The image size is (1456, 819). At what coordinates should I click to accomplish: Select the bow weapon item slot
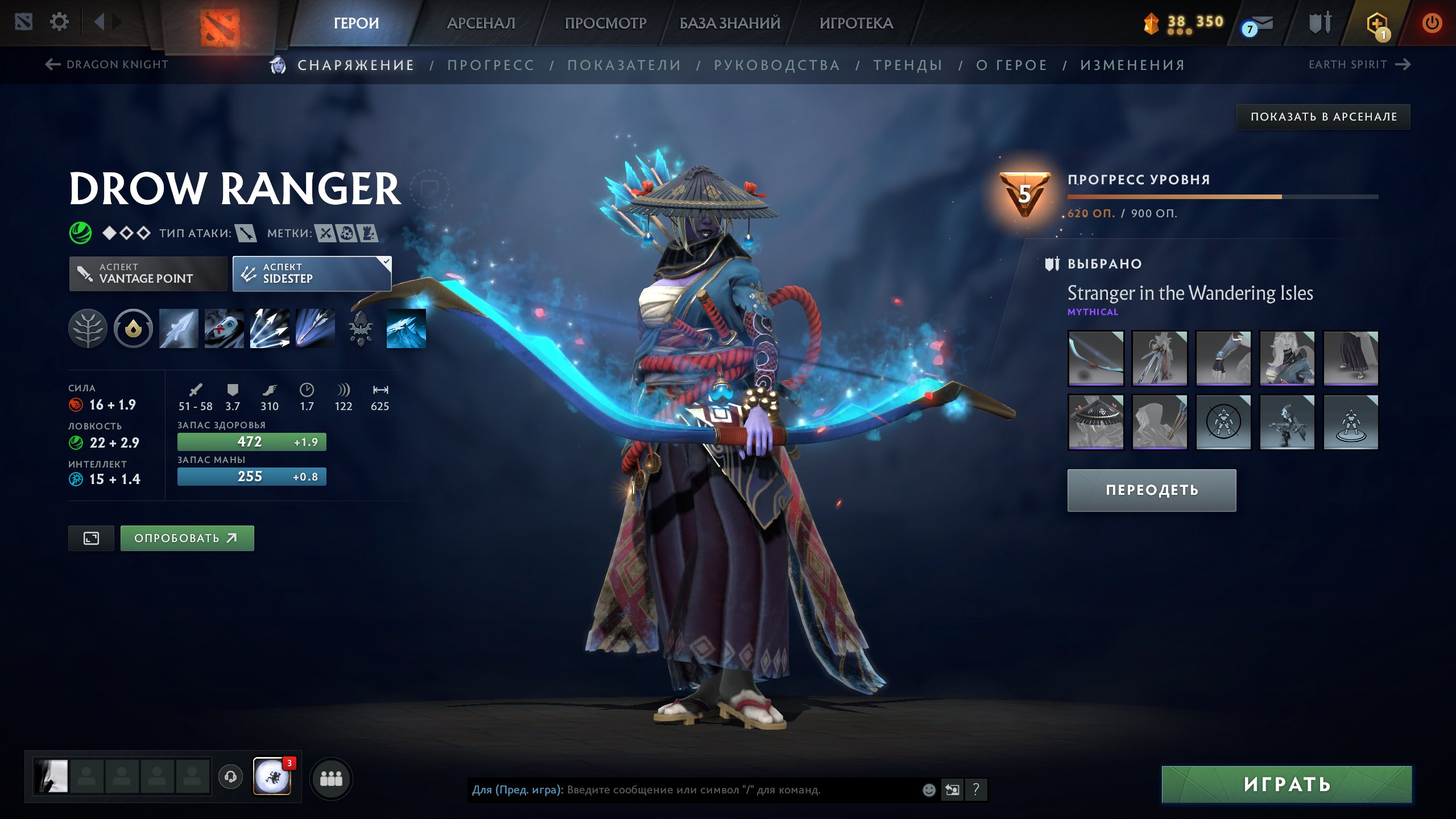[x=1096, y=358]
